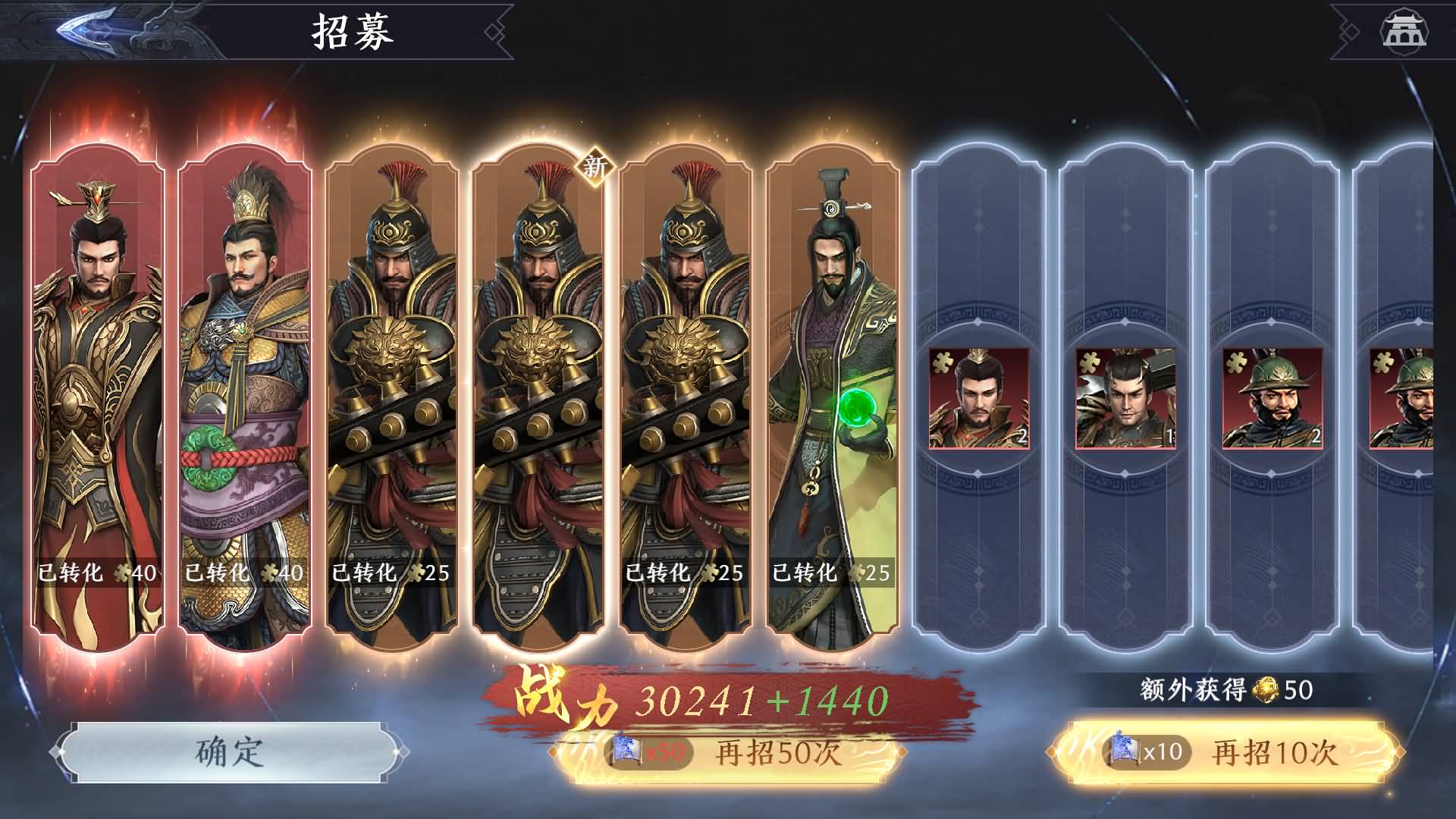The height and width of the screenshot is (819, 1456).
Task: Select the first red emperor character card
Action: [99, 379]
